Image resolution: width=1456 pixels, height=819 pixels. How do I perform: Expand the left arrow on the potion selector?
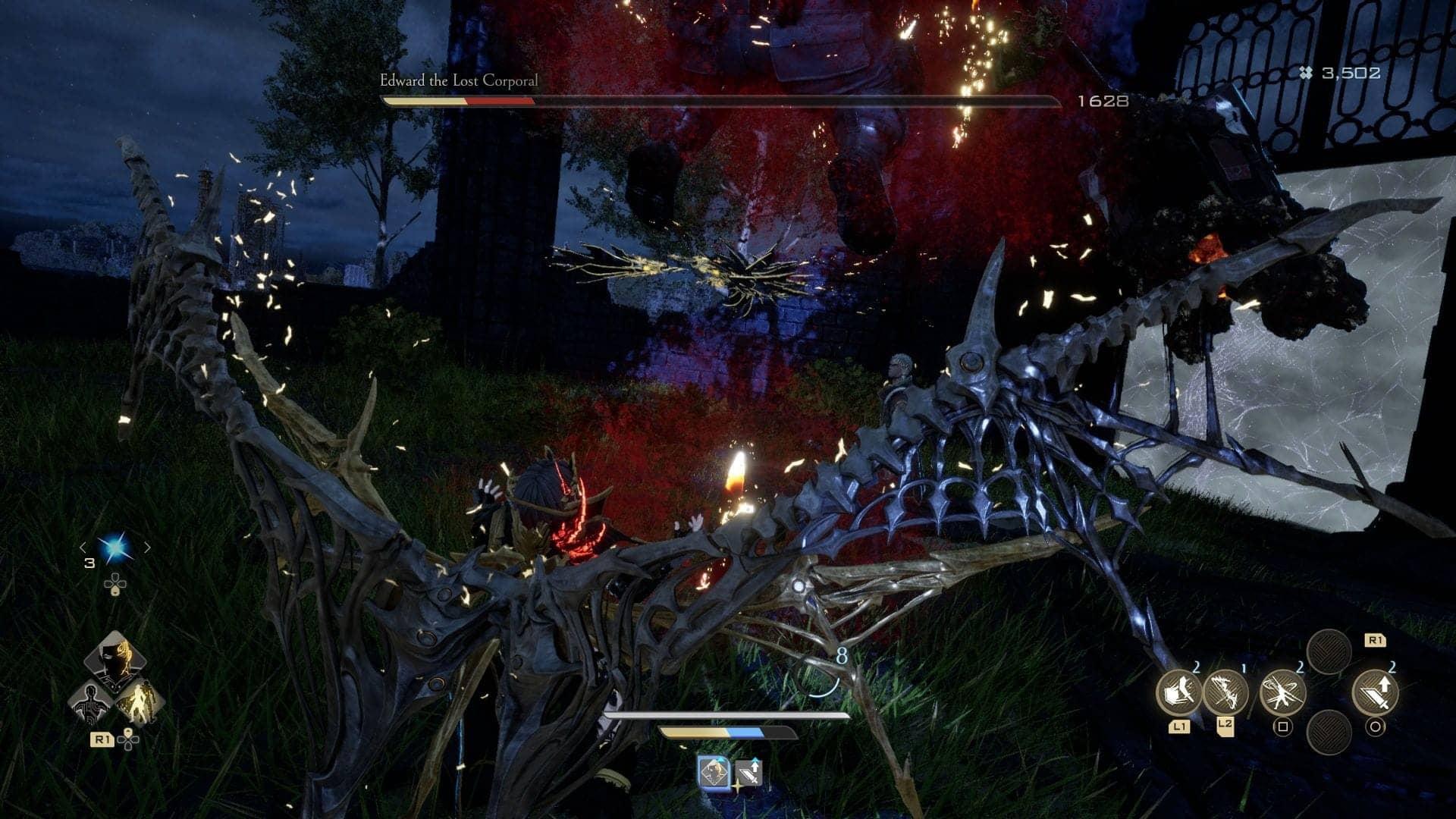[83, 547]
